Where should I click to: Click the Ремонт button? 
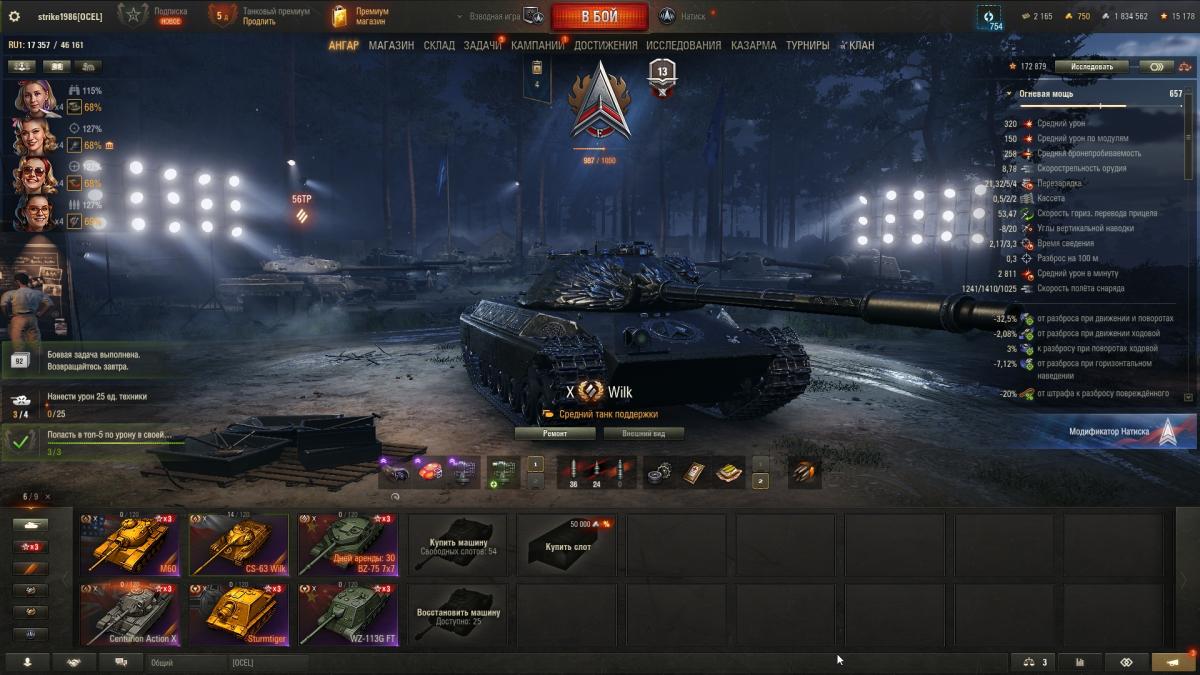point(555,434)
